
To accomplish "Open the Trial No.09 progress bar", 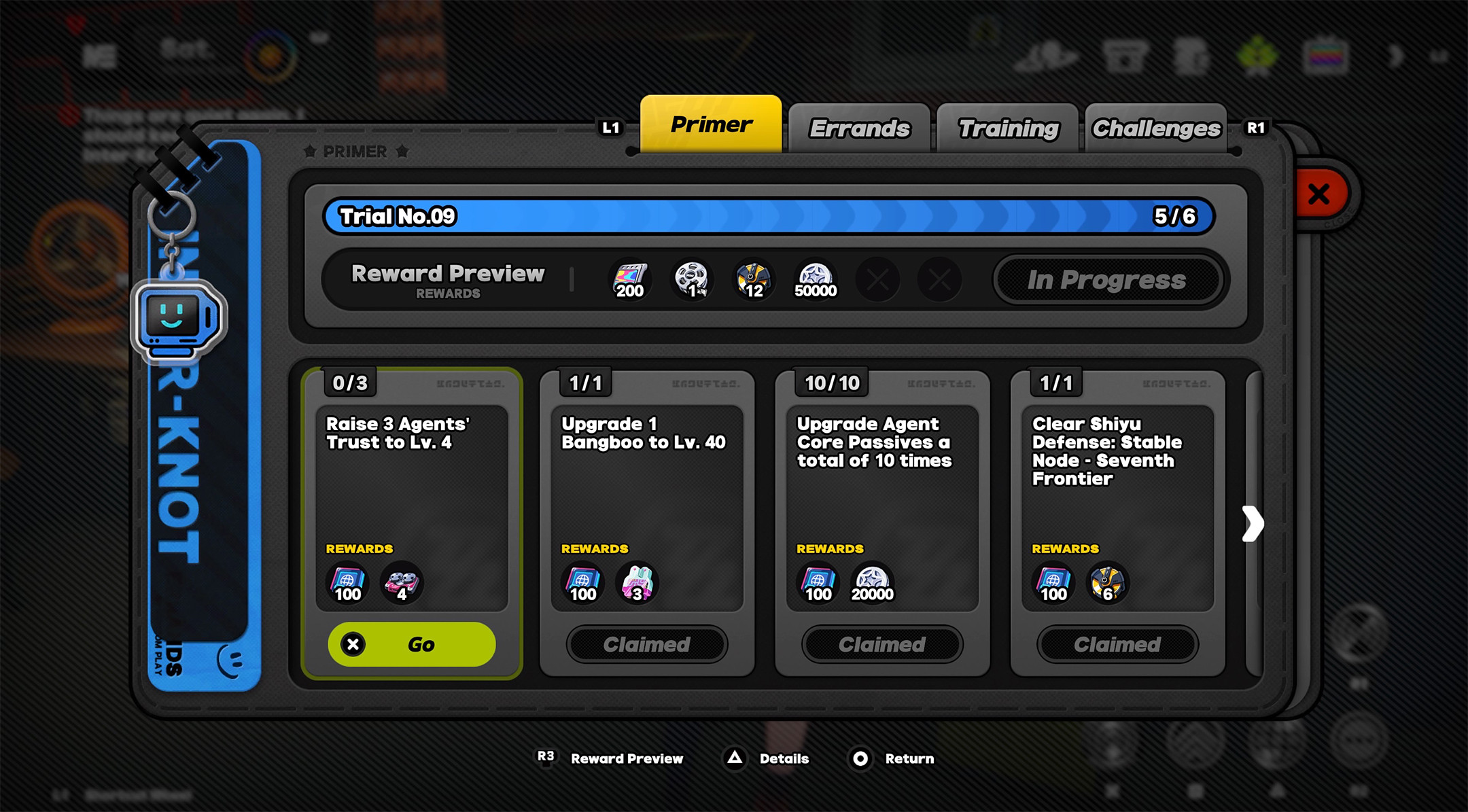I will pyautogui.click(x=768, y=217).
